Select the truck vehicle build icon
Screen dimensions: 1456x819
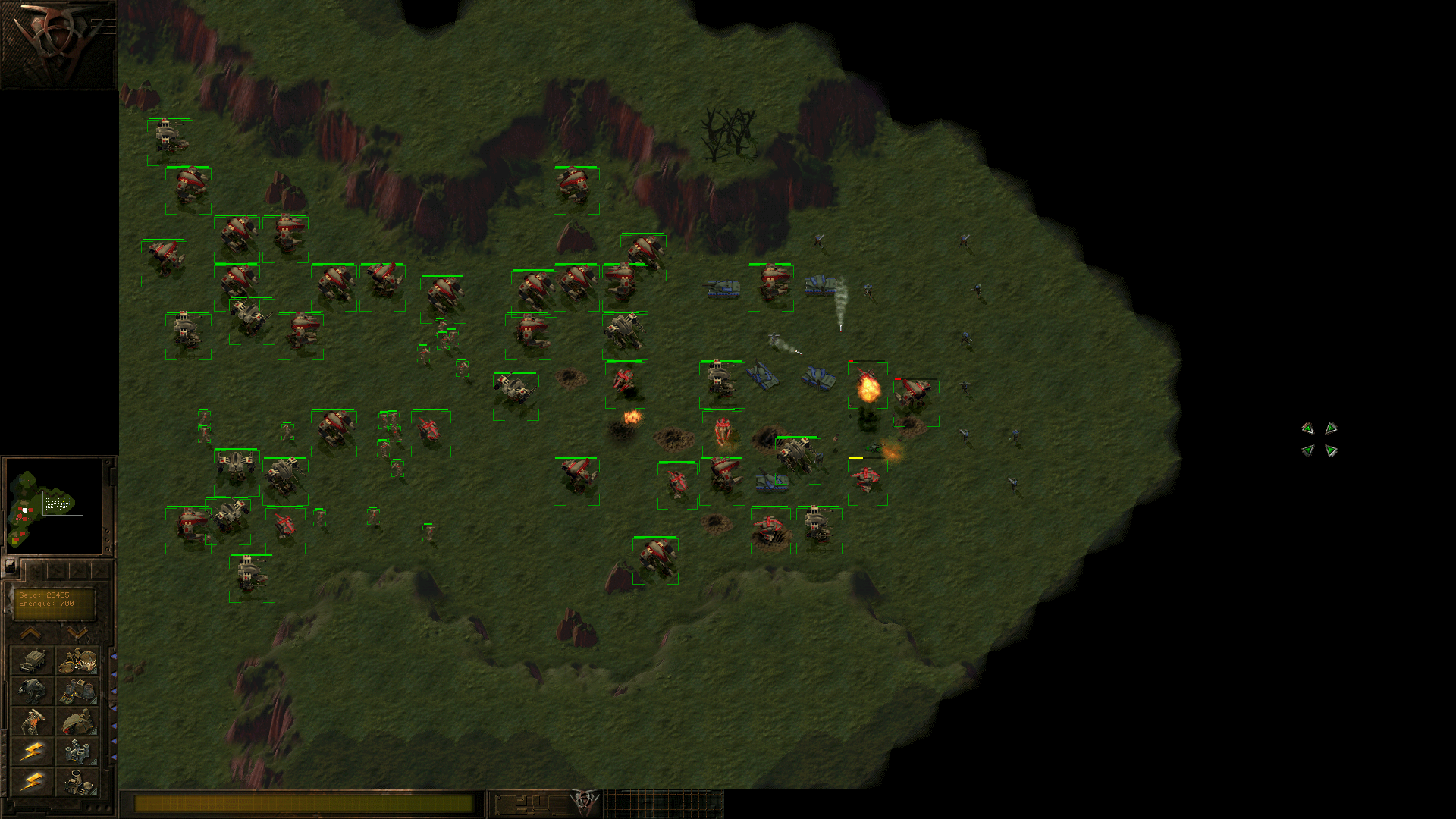[x=32, y=661]
